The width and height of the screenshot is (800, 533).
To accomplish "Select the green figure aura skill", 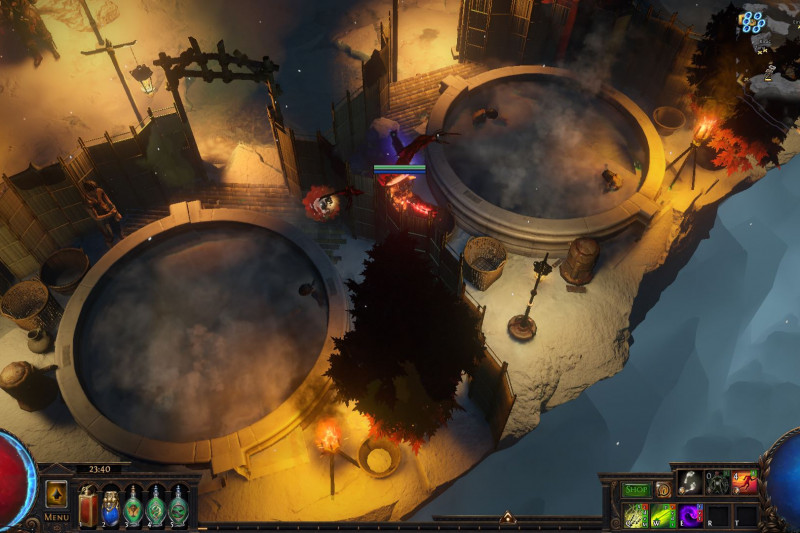I will click(x=717, y=482).
